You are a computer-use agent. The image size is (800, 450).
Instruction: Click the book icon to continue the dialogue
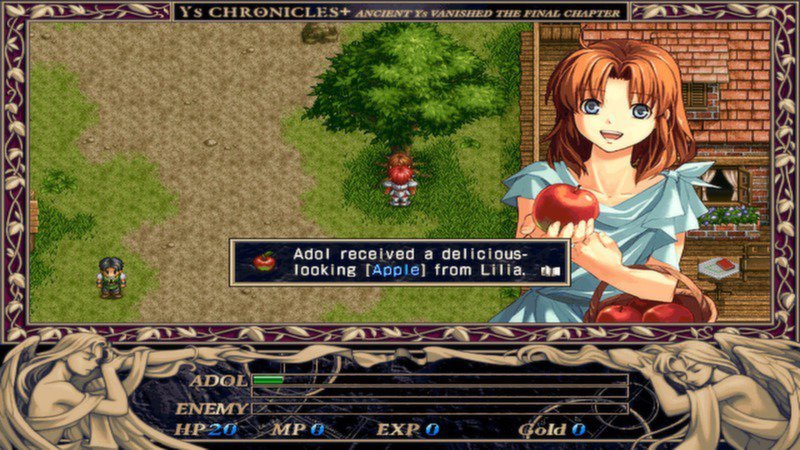550,270
